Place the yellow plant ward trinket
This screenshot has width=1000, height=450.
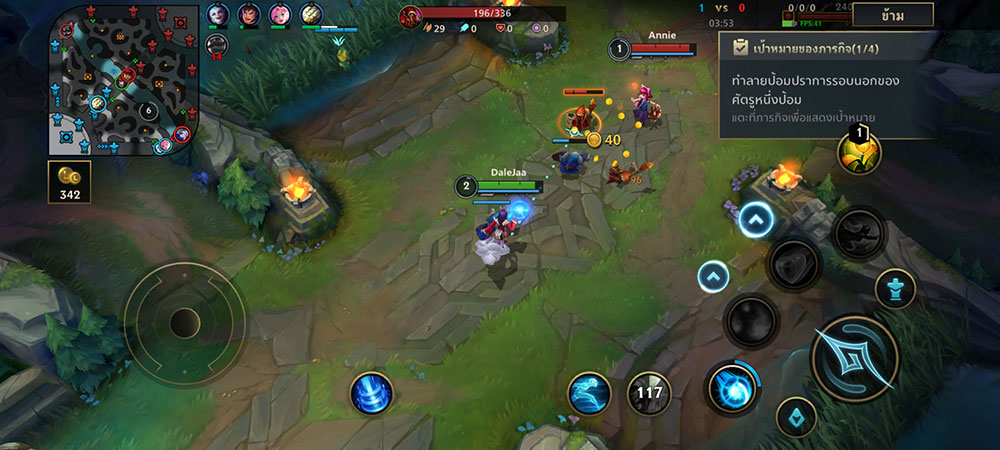click(859, 152)
